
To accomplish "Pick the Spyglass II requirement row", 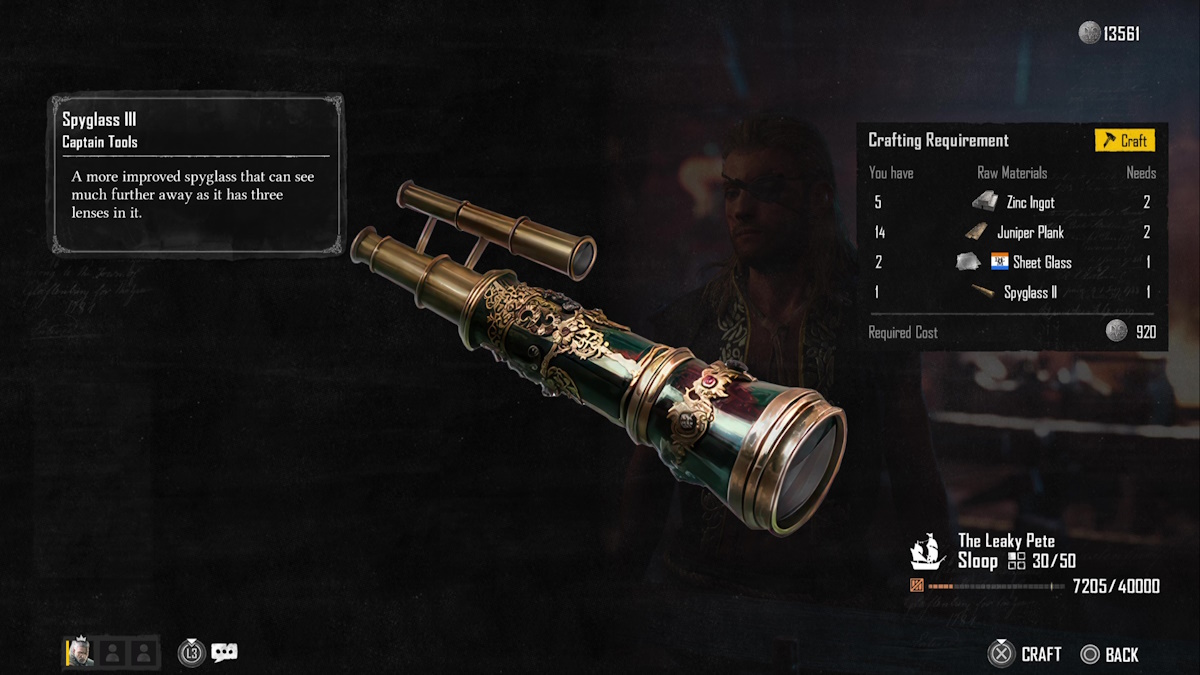I will click(x=1013, y=293).
